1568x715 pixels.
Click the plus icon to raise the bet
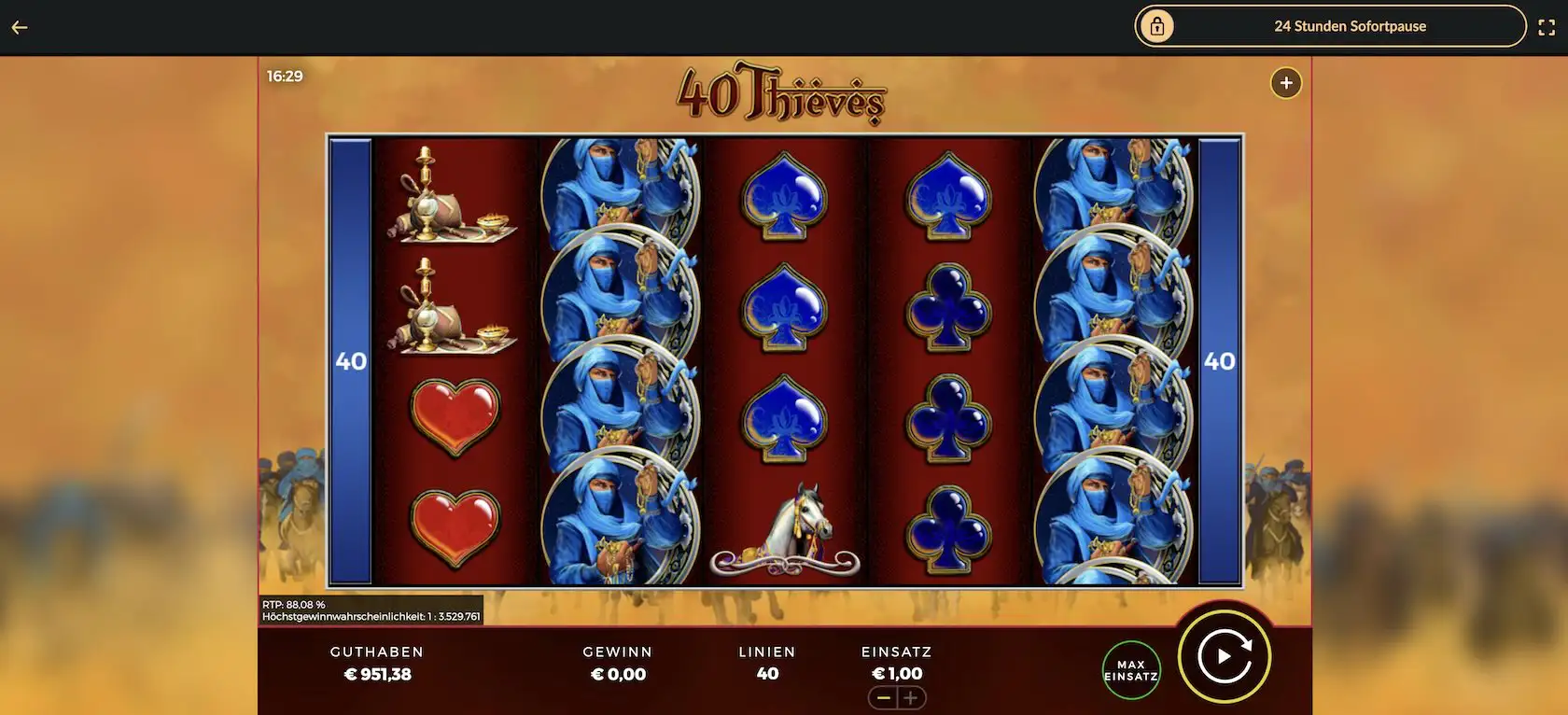coord(912,697)
